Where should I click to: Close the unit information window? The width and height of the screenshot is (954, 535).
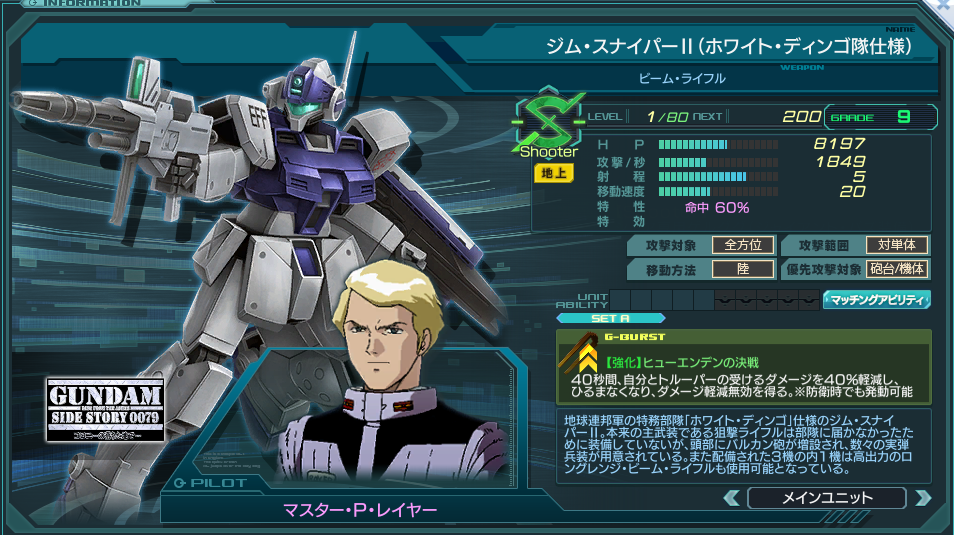coord(943,6)
